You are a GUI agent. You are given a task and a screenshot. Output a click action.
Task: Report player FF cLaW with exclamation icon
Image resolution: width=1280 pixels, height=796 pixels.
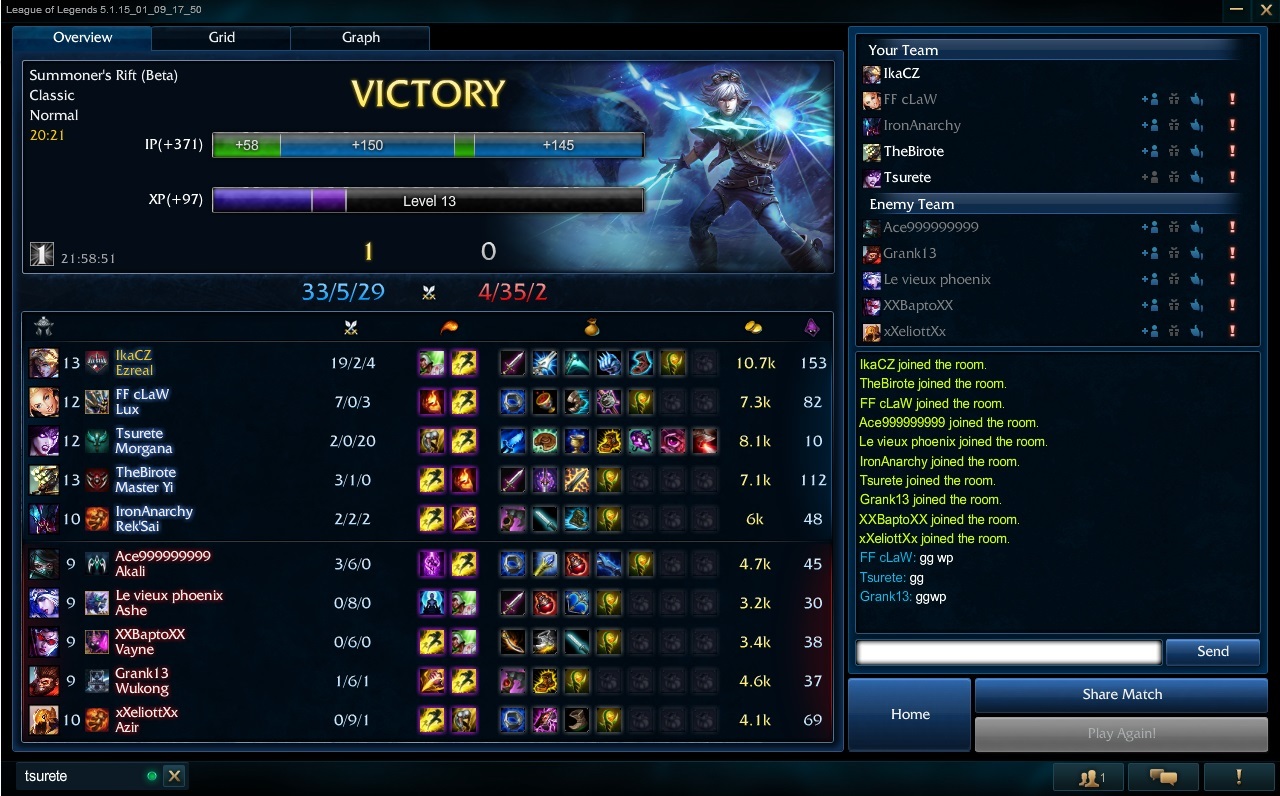(x=1232, y=99)
